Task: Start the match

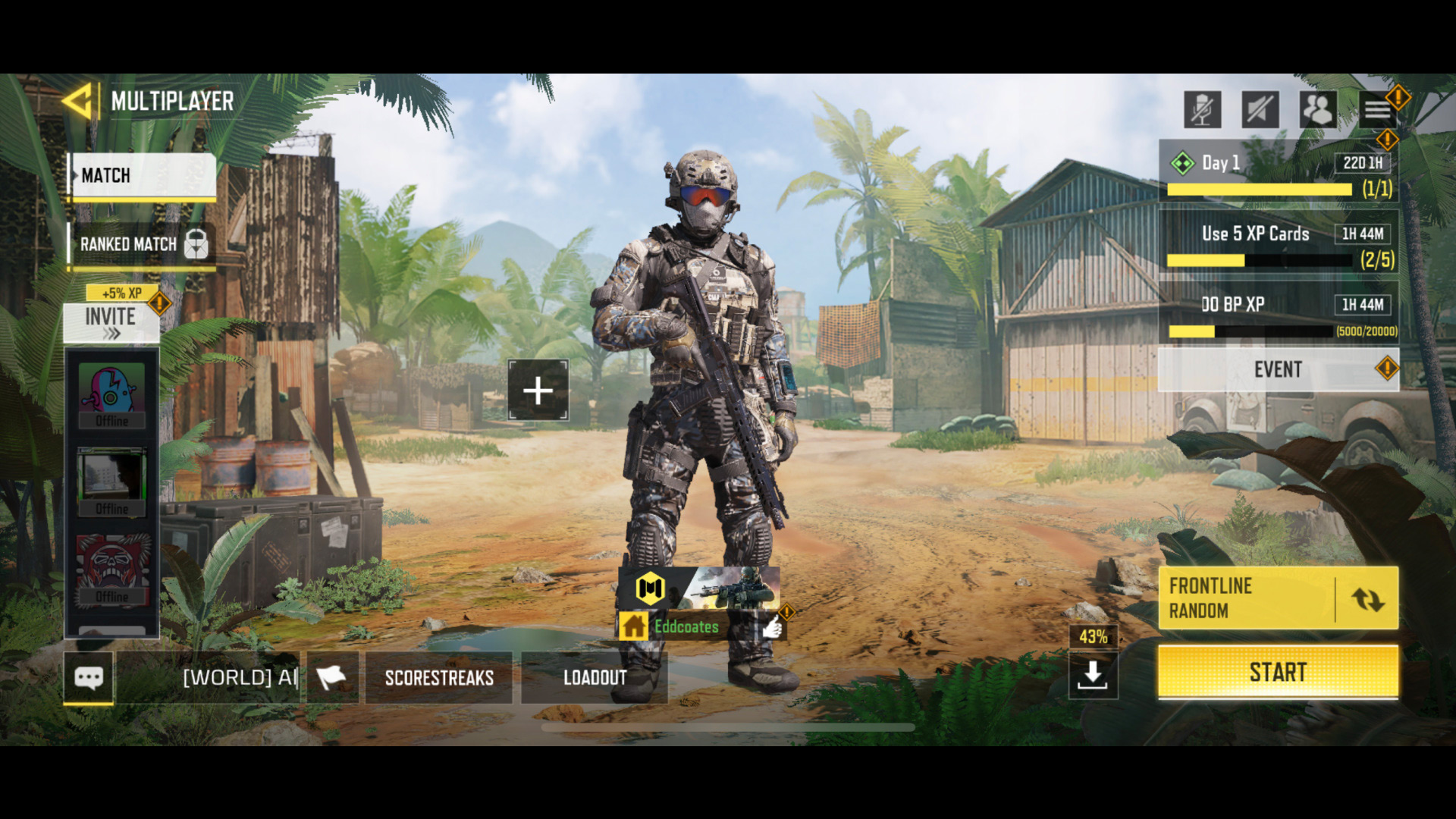Action: pos(1278,672)
